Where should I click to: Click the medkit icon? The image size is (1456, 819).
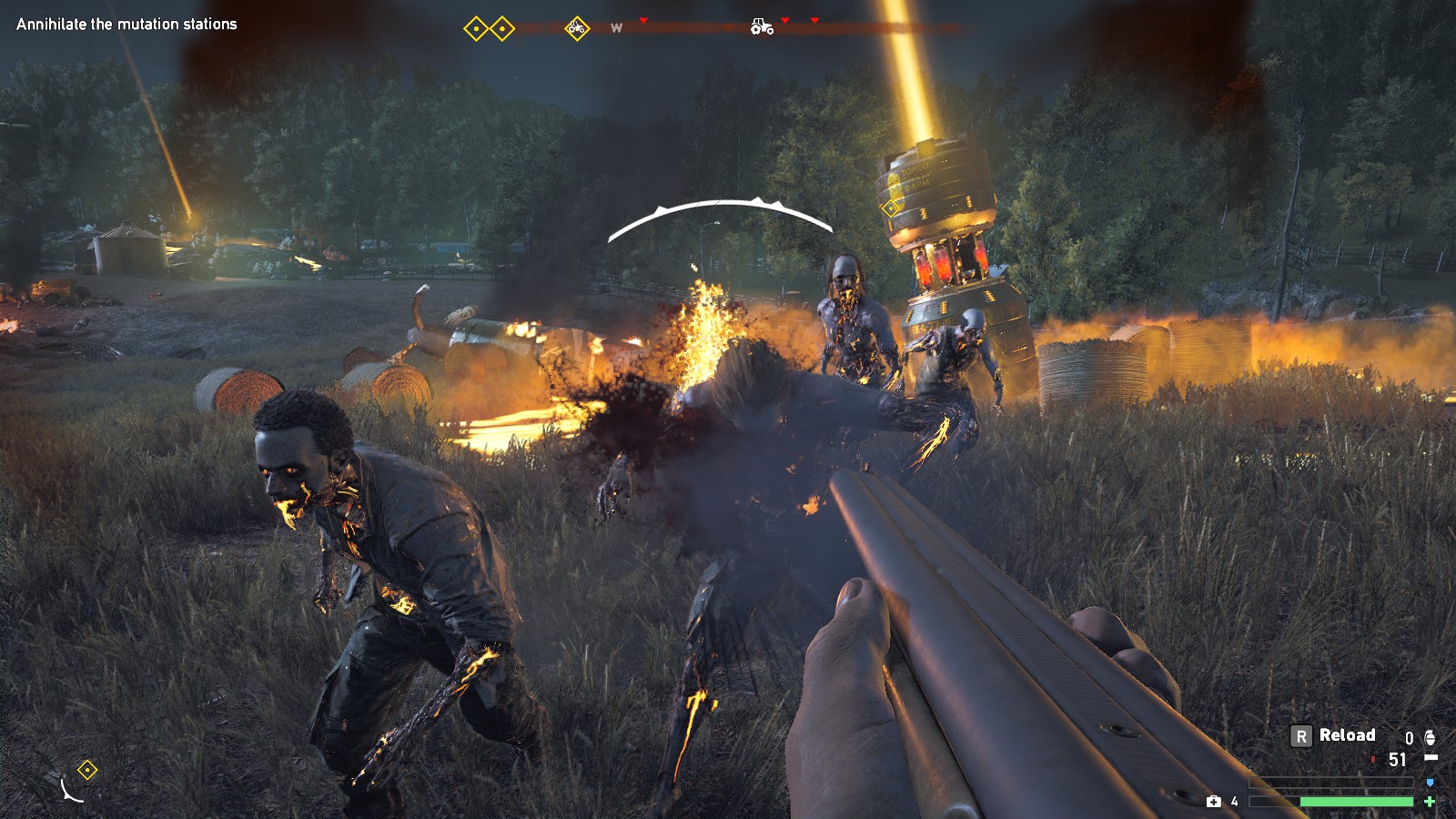[1213, 801]
